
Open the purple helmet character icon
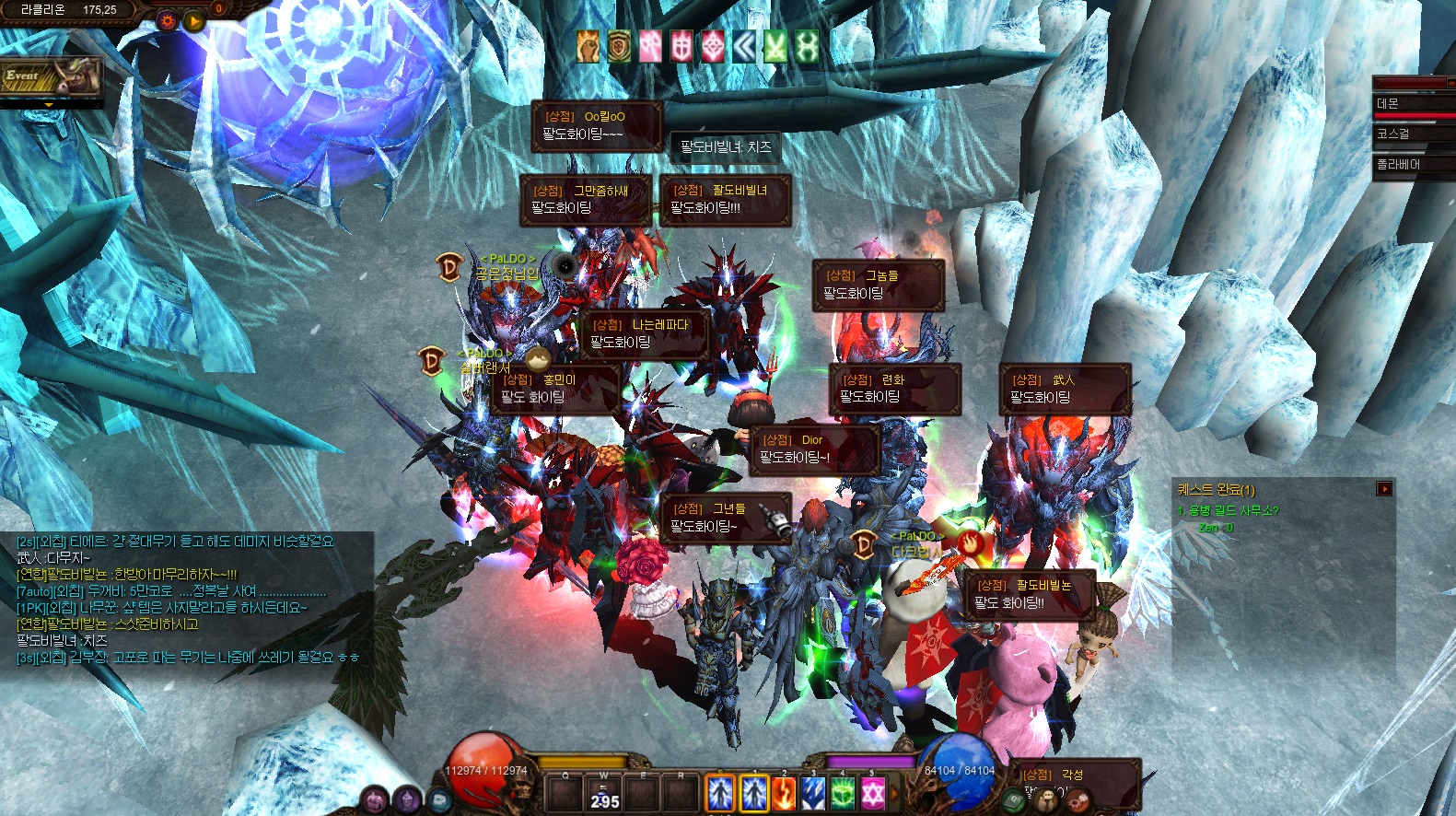407,800
